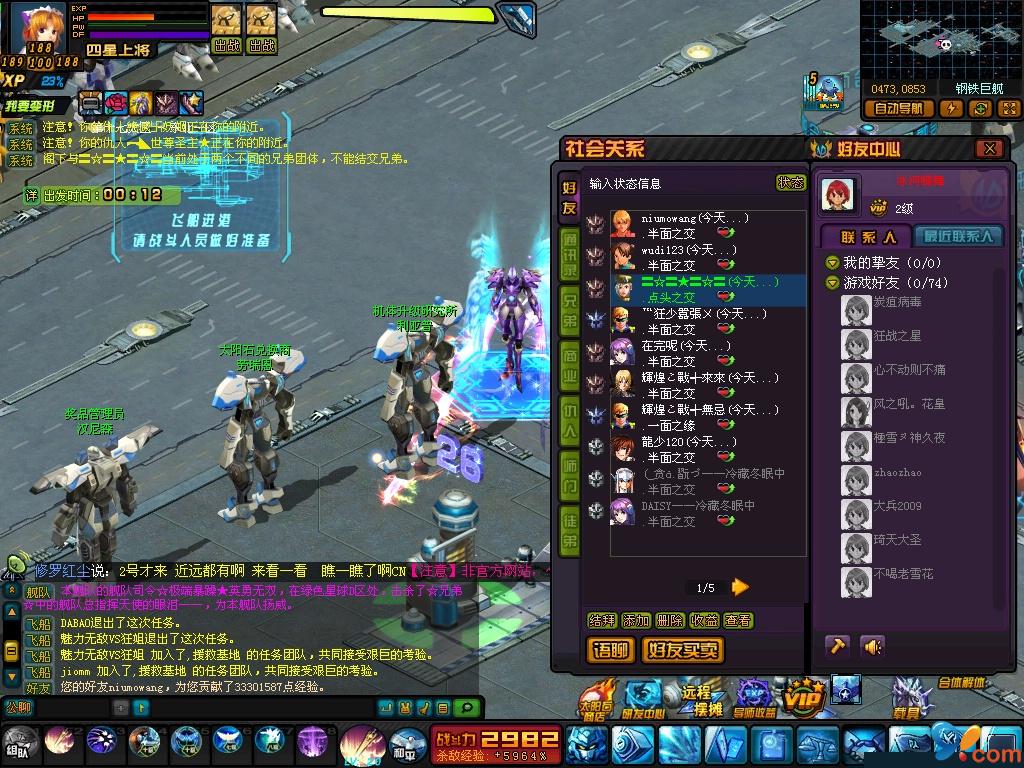This screenshot has height=768, width=1024.
Task: Click the 结拜 button
Action: coord(602,621)
